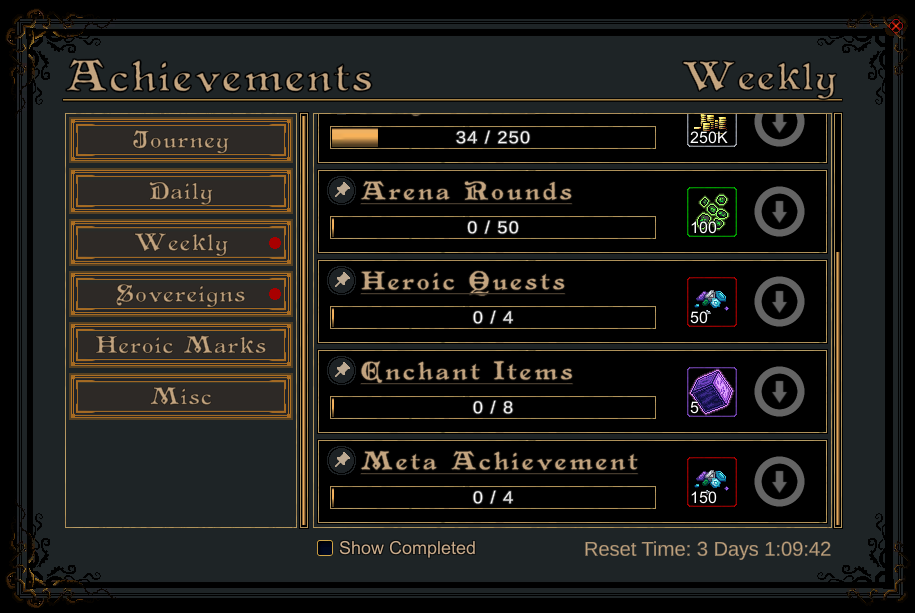The image size is (915, 613).
Task: Close the Achievements window
Action: coord(895,27)
